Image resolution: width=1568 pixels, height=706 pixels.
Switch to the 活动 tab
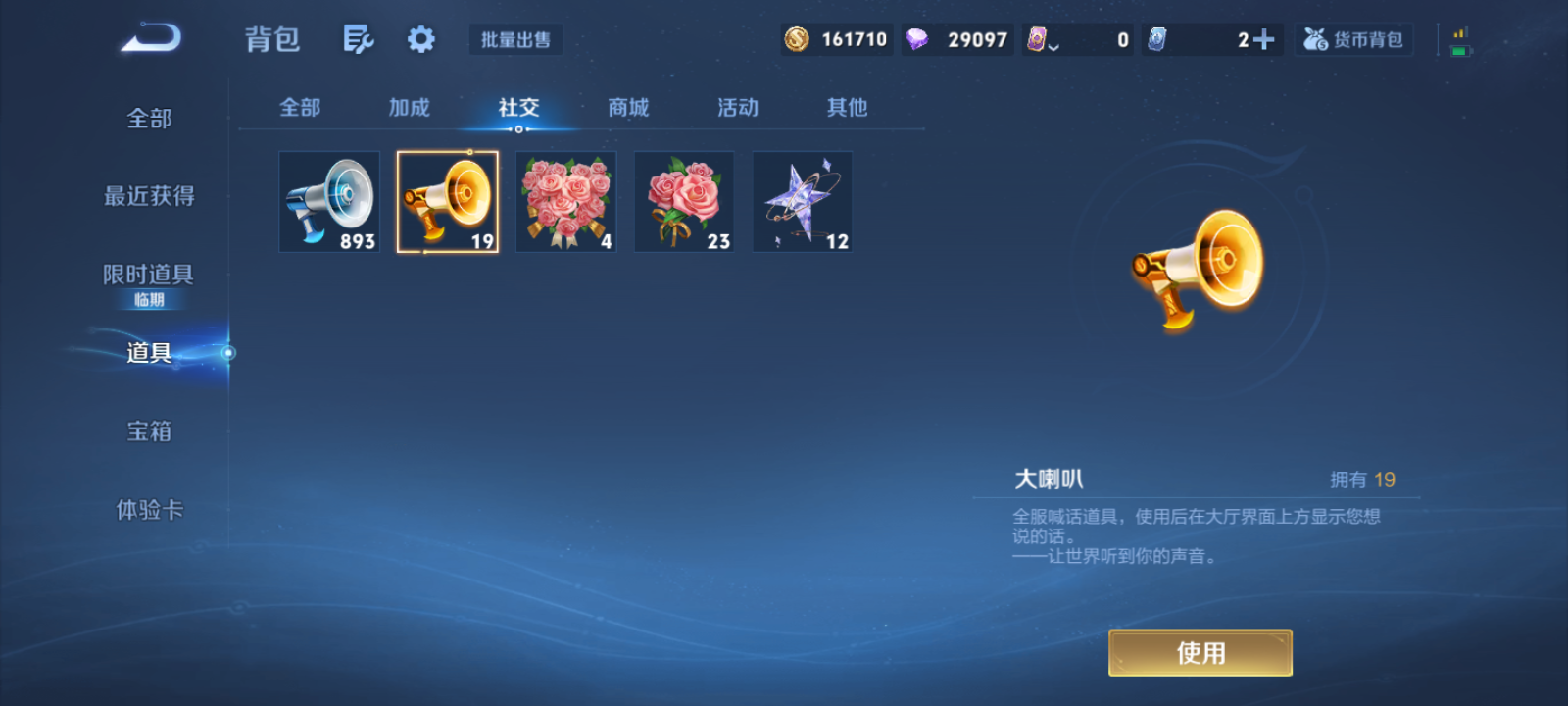pyautogui.click(x=737, y=108)
